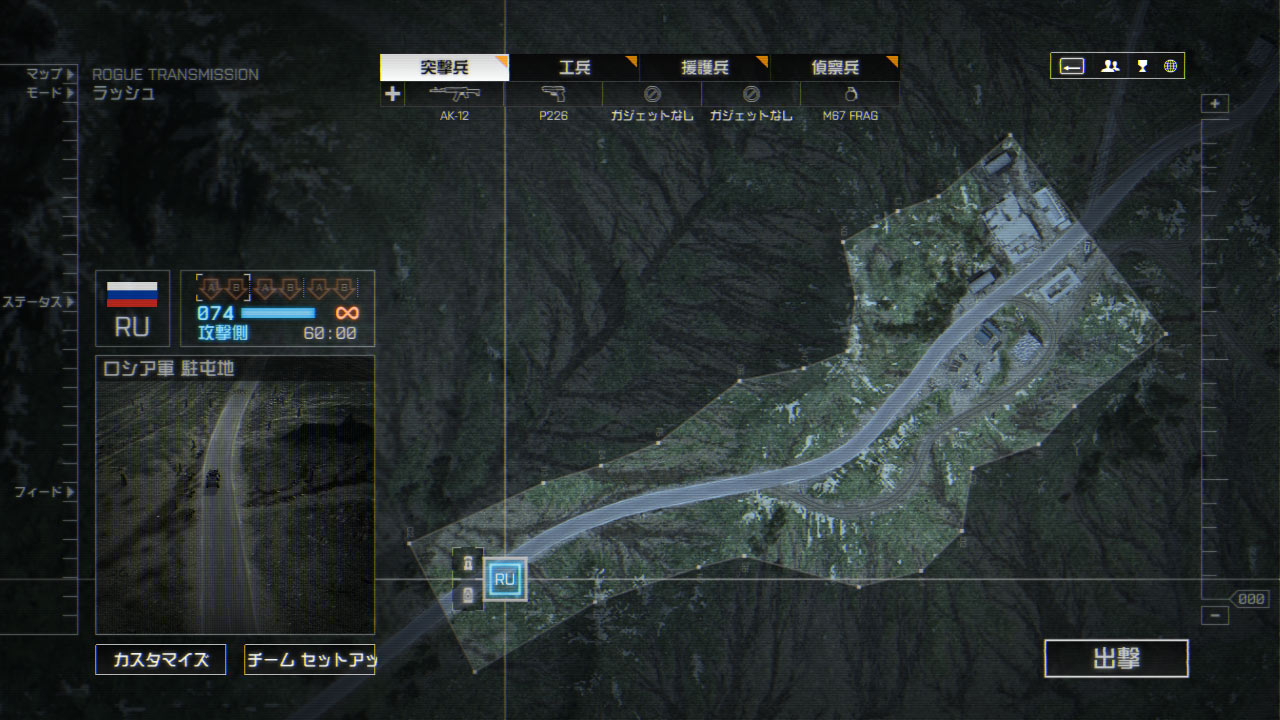
Task: Select the 突撃兵 assault class tab
Action: (x=444, y=68)
